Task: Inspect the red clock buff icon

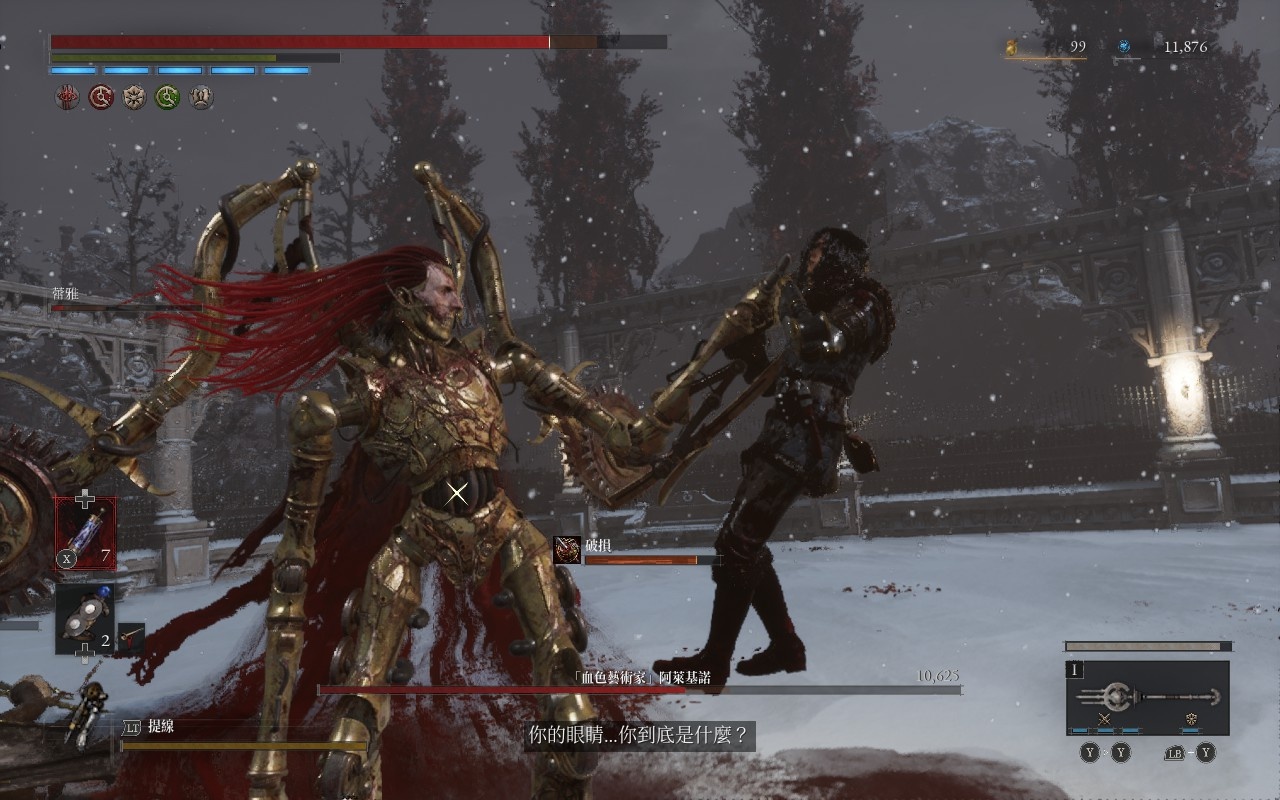Action: 100,97
